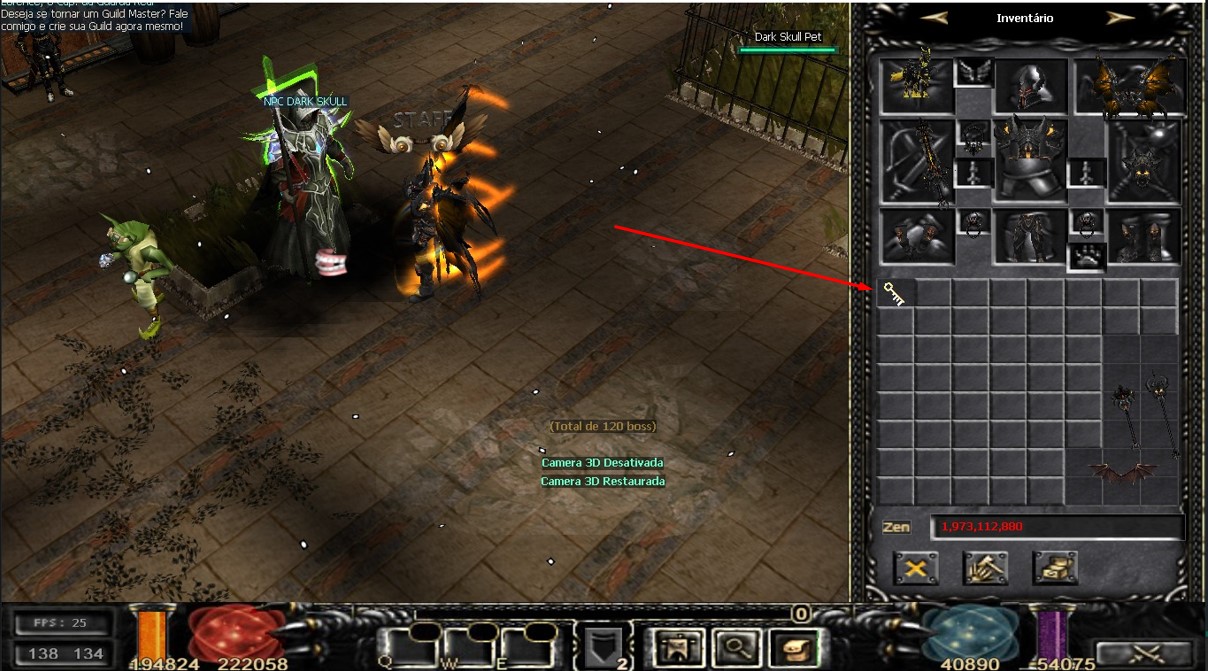Open the personal store chest button
The height and width of the screenshot is (671, 1208).
pos(1055,569)
